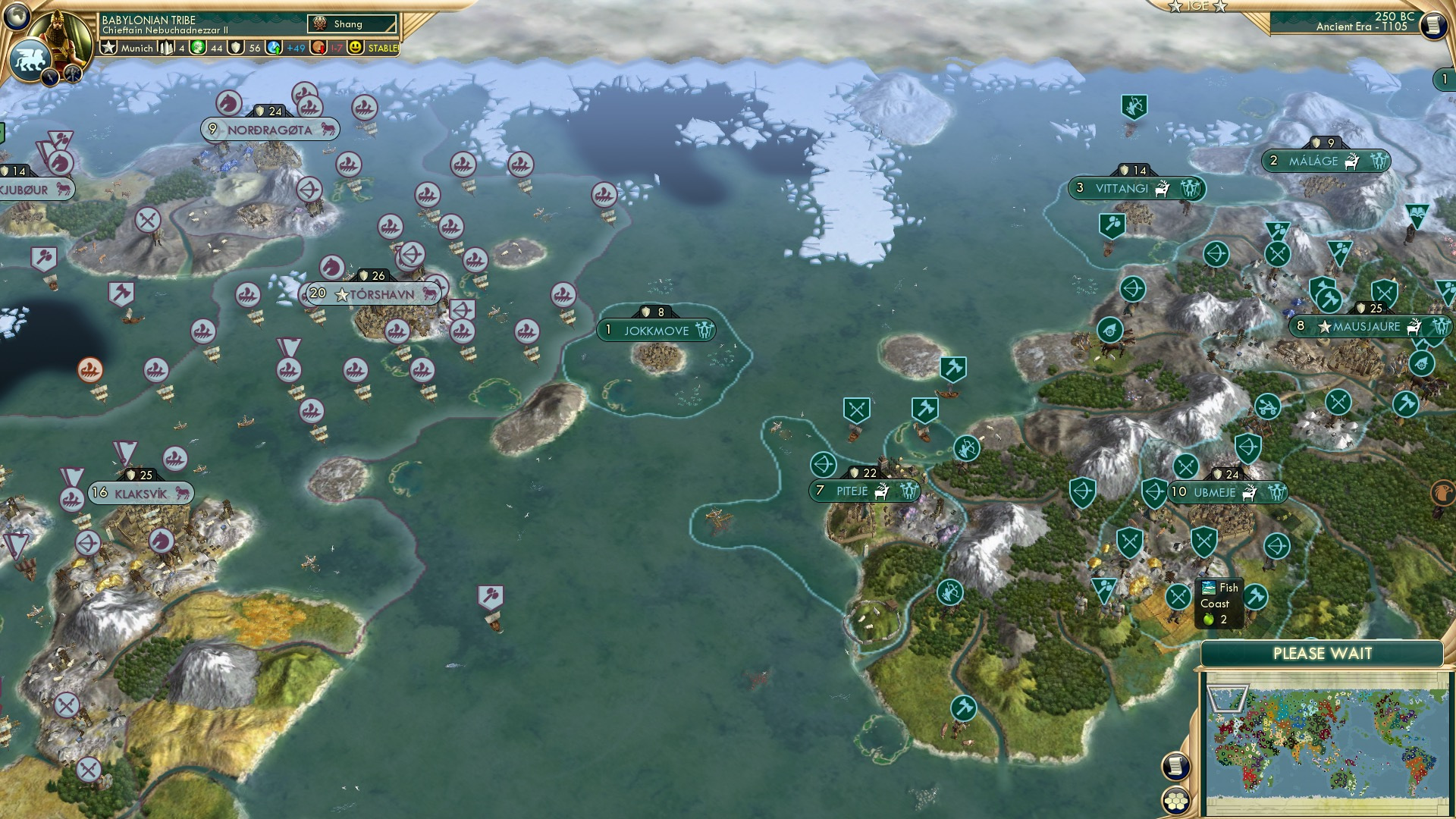This screenshot has width=1456, height=819.
Task: Open the Shang dropdown in the top panel
Action: (x=353, y=24)
